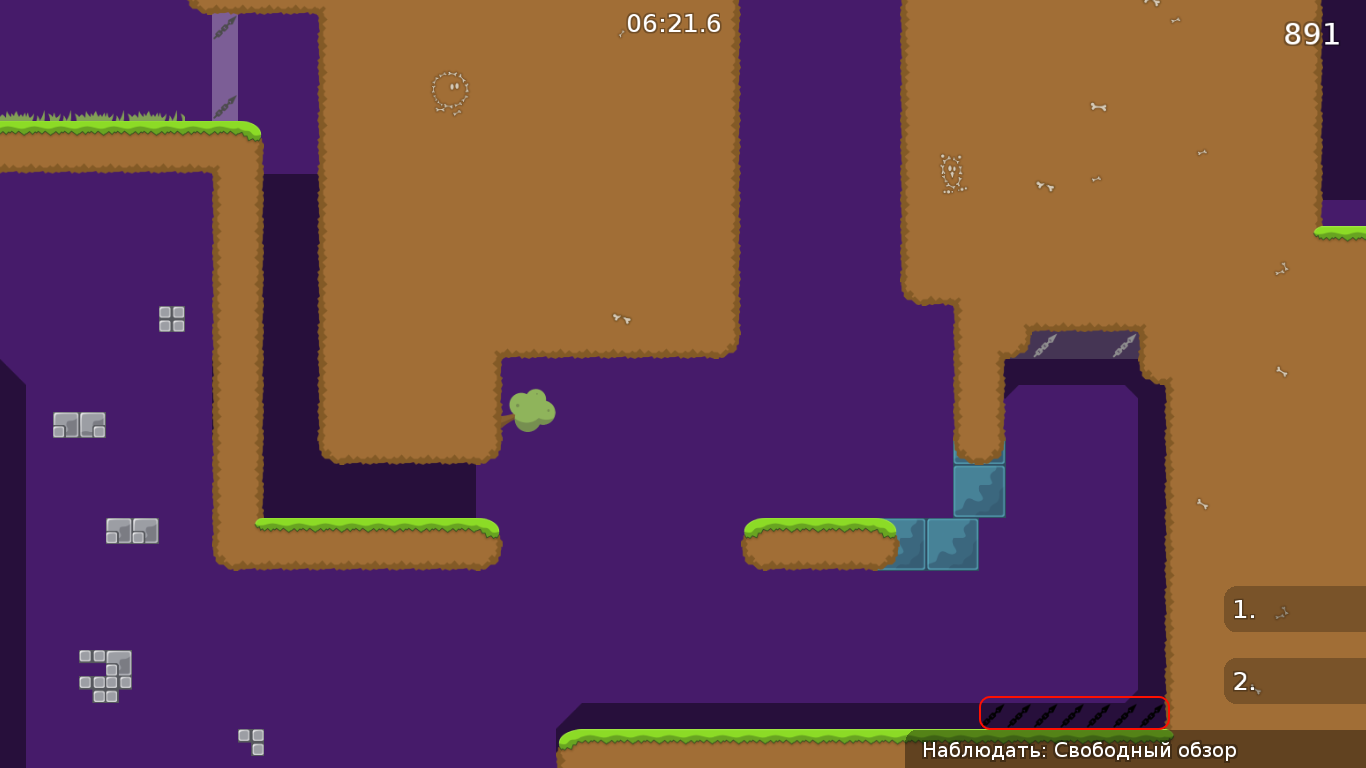Click the scoreboard entry numbered 1

tap(1290, 609)
